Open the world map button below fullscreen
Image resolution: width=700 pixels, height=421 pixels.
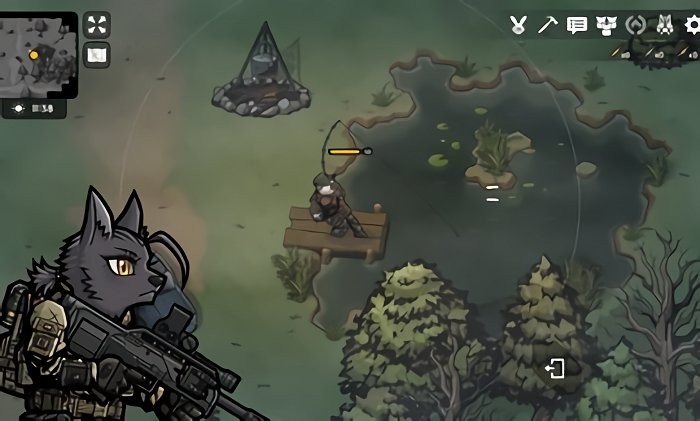point(96,56)
